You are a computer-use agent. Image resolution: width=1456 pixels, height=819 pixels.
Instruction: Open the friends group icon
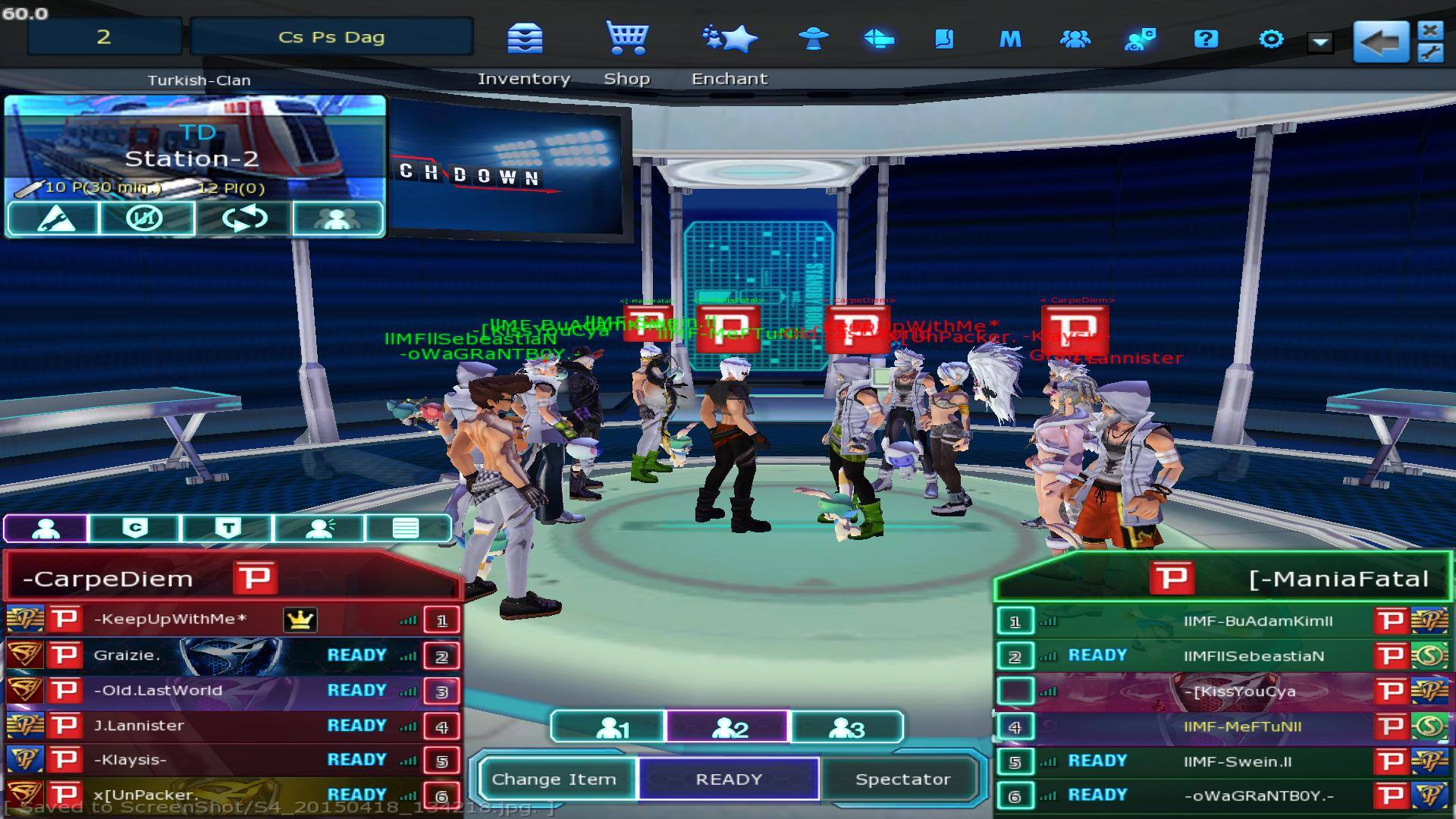pyautogui.click(x=1075, y=39)
